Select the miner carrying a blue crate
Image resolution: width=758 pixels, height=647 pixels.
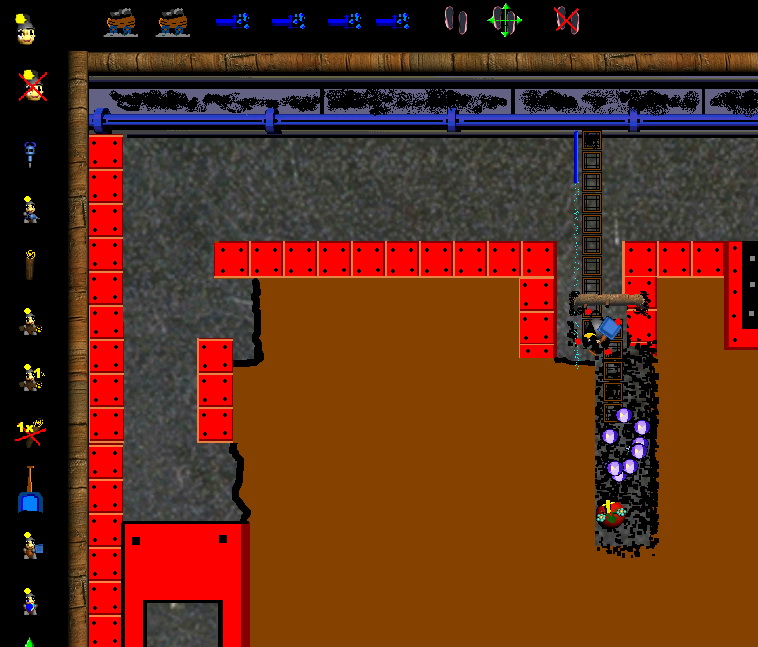tap(31, 545)
